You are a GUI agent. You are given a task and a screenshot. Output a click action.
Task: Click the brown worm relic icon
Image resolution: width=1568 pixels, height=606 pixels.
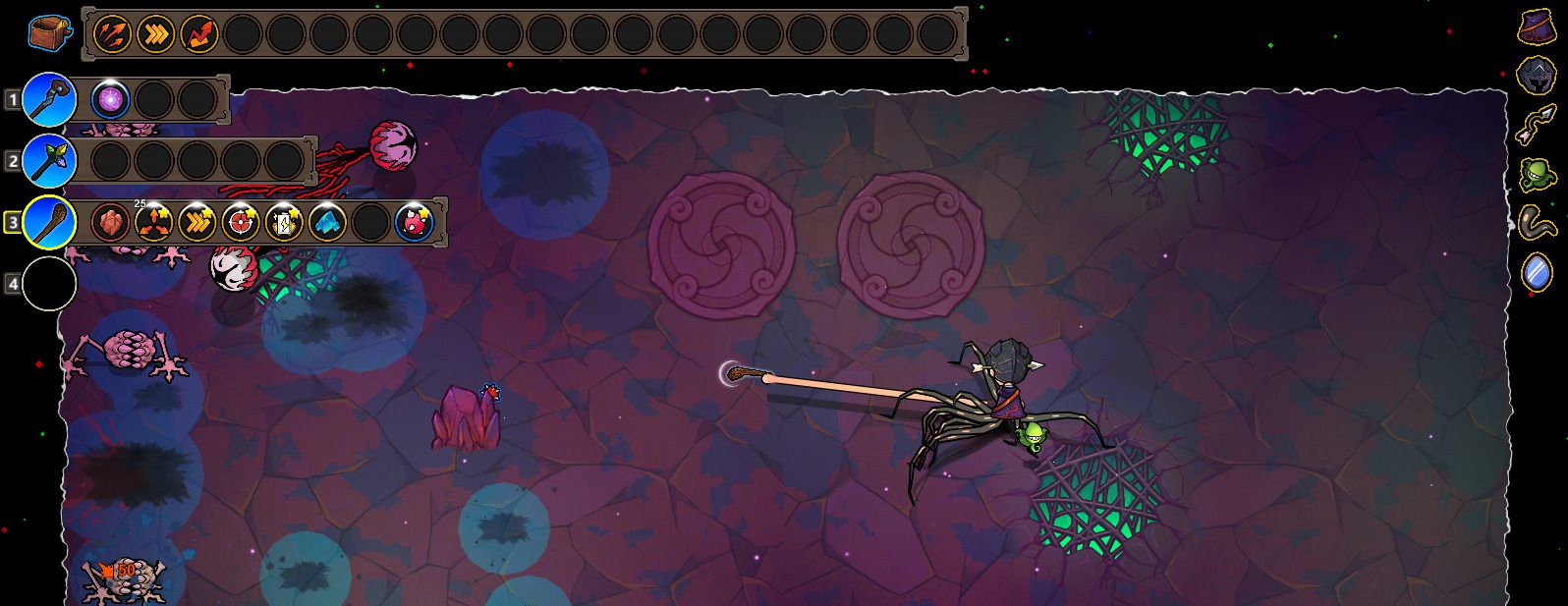(x=1538, y=222)
